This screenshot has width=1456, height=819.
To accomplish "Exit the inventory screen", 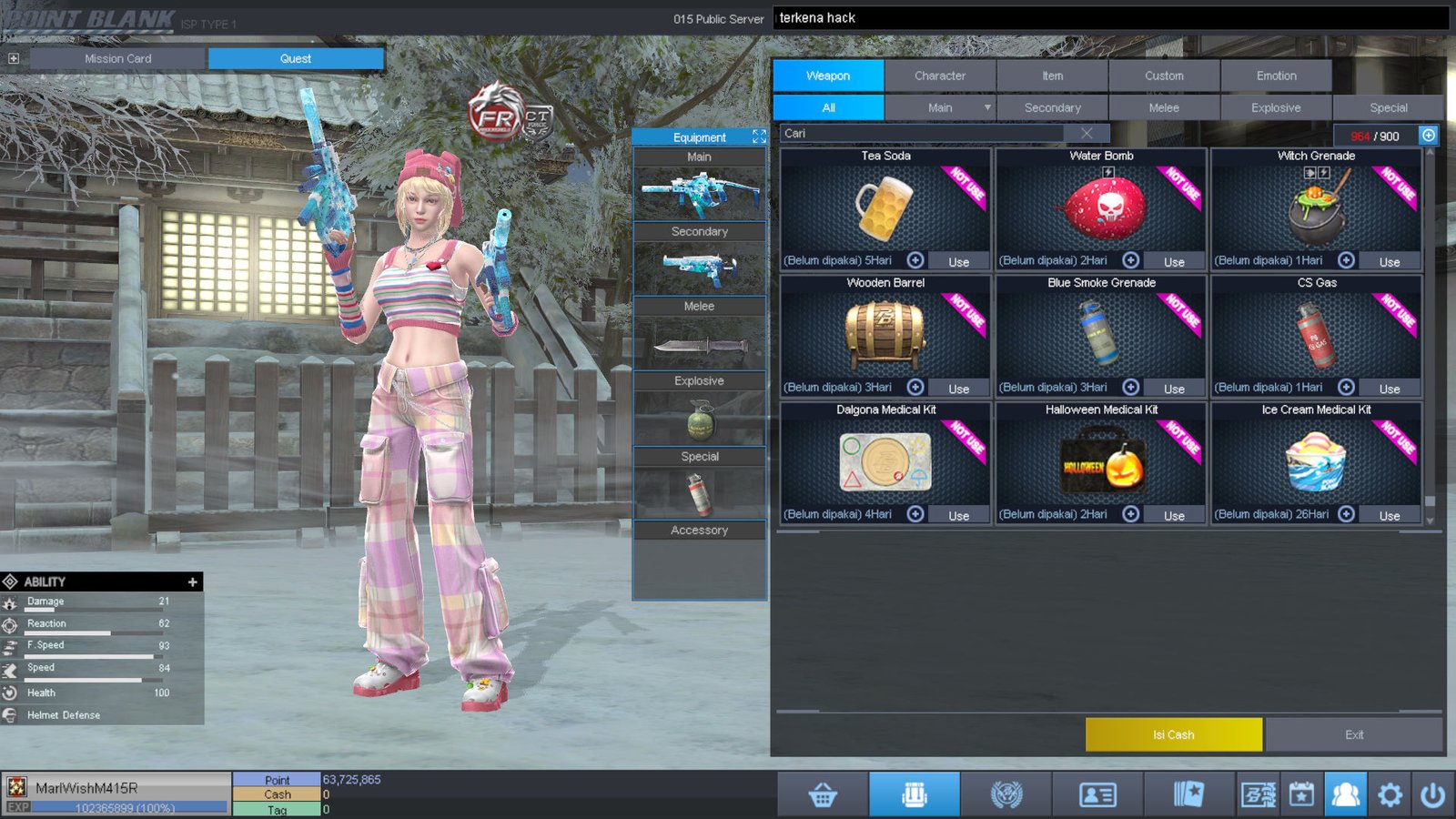I will point(1354,734).
